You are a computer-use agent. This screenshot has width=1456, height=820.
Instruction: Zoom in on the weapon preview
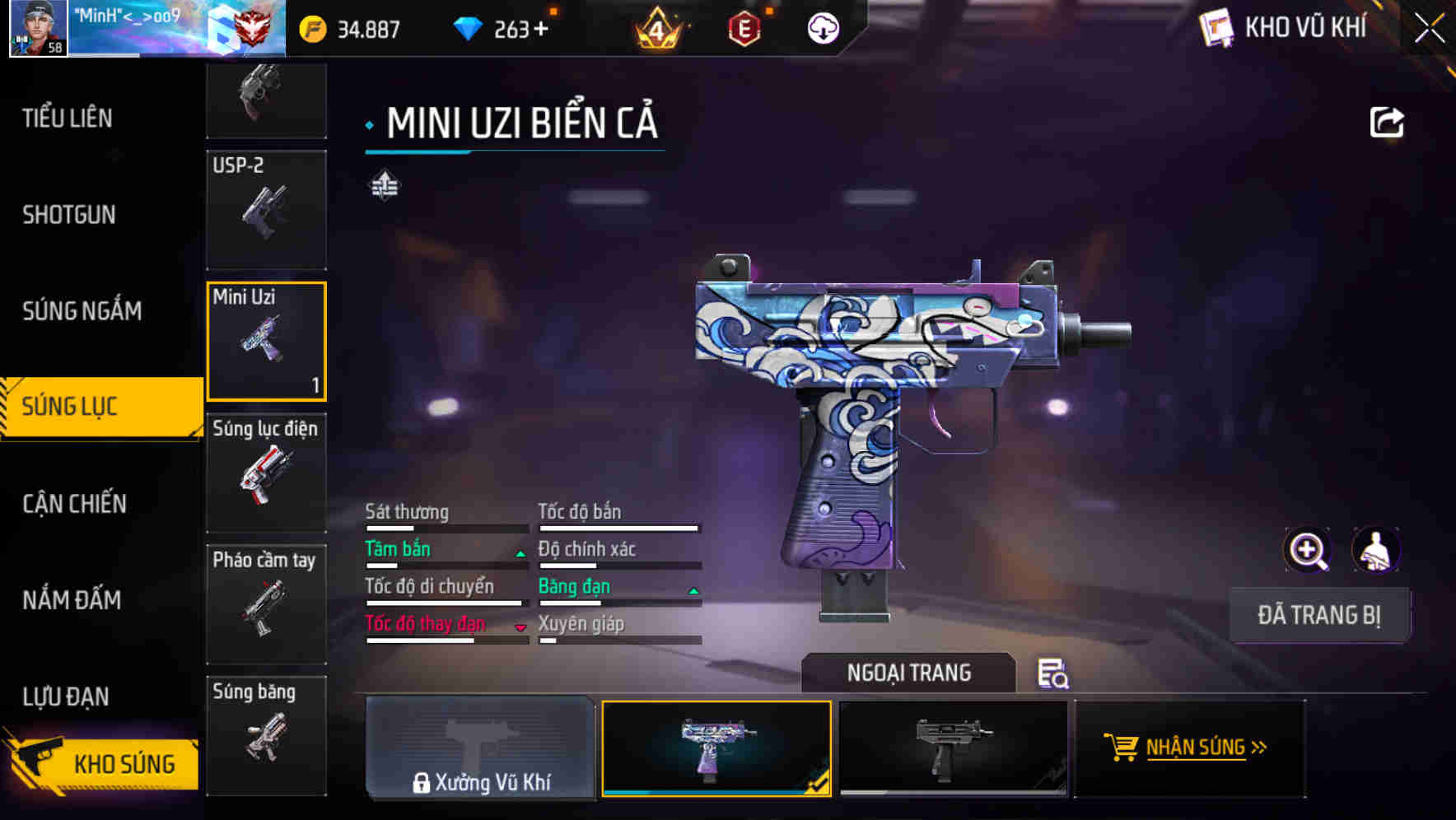[1308, 550]
